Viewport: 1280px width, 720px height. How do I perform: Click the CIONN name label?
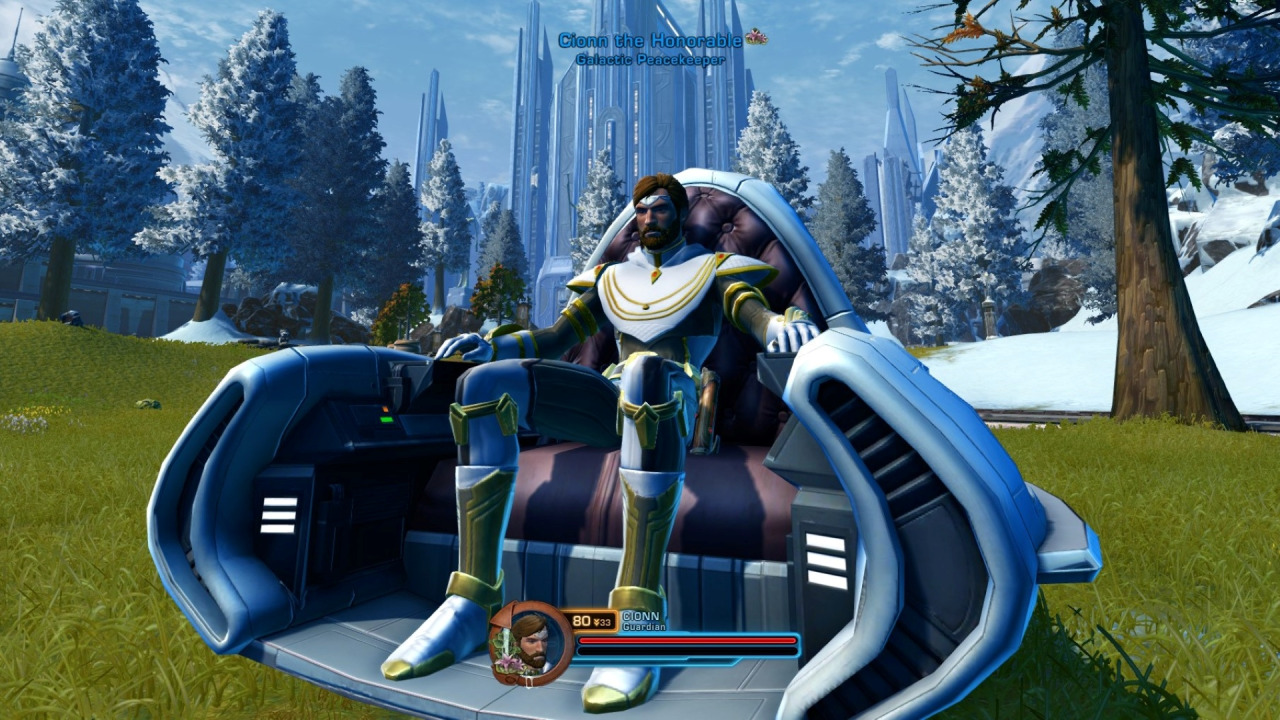click(641, 616)
